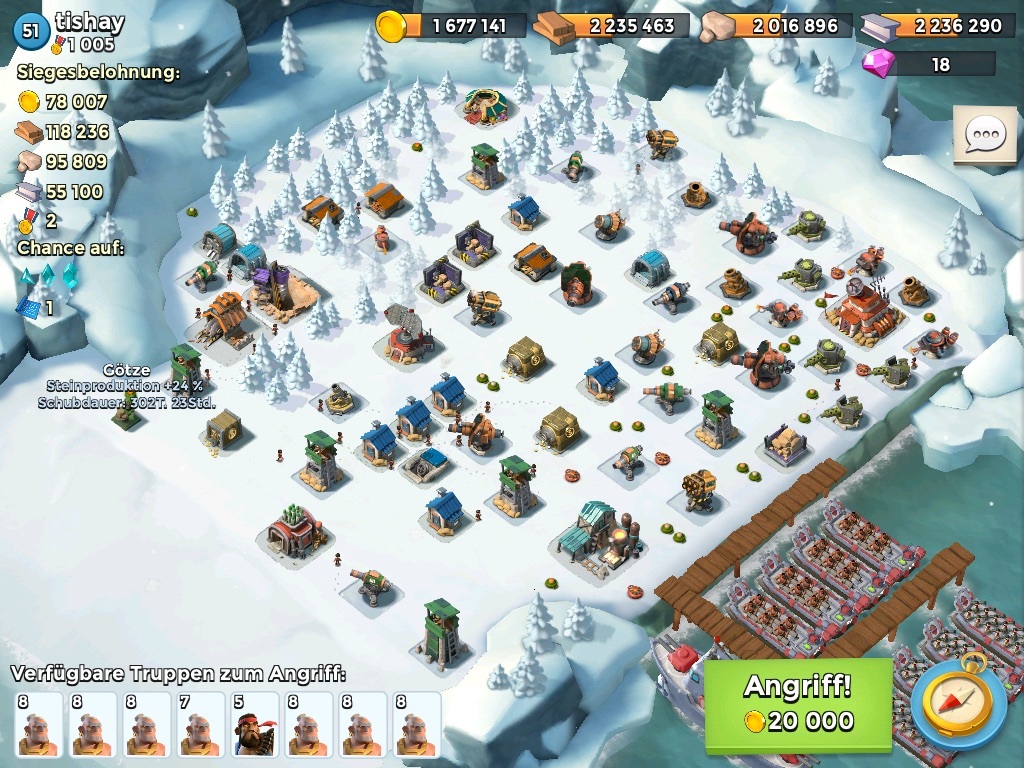1024x768 pixels.
Task: Select the bearded hero troop card
Action: tap(253, 725)
